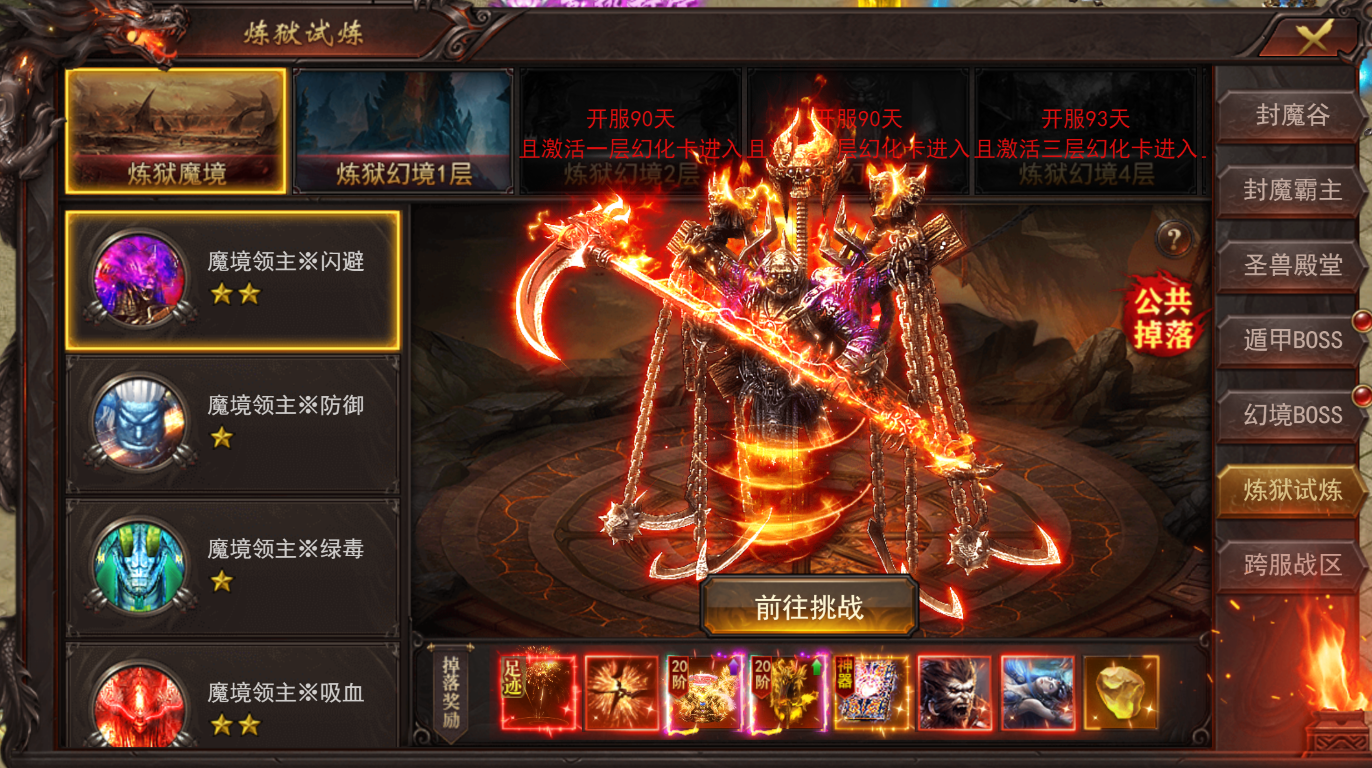Open the 公共掉落 drop list
The image size is (1372, 768).
[x=1163, y=316]
